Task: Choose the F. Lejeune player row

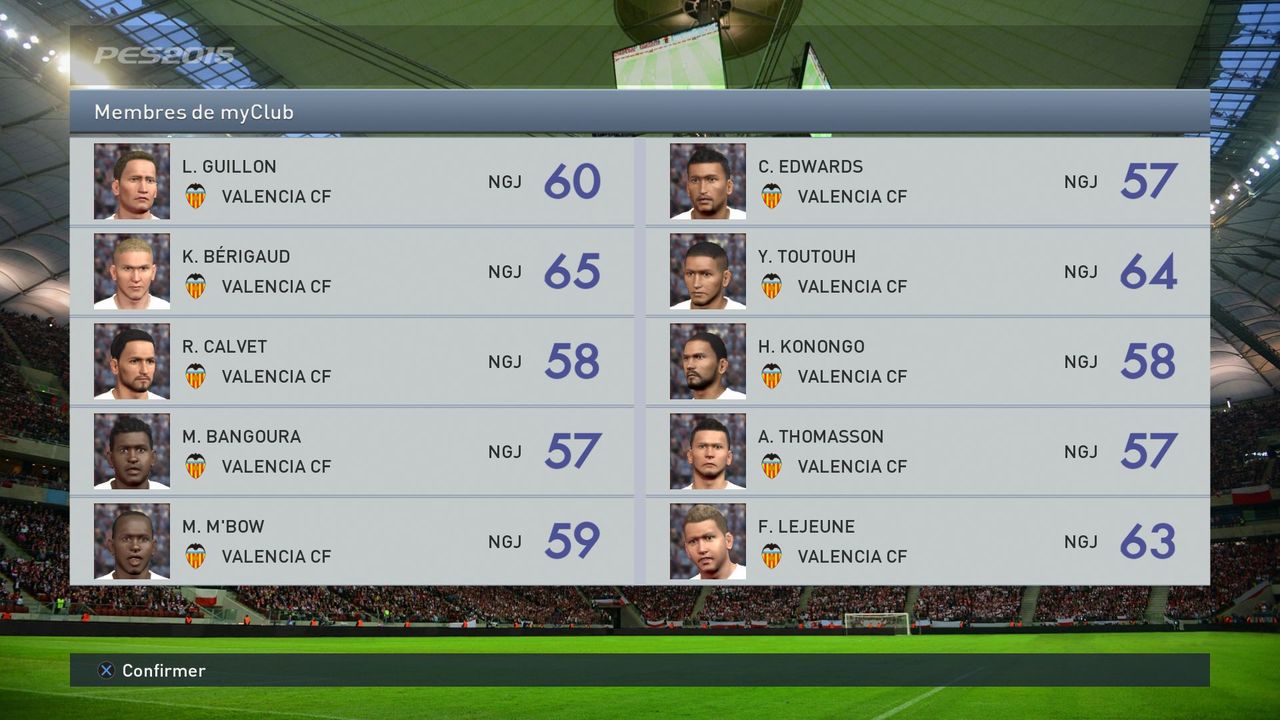Action: coord(927,541)
